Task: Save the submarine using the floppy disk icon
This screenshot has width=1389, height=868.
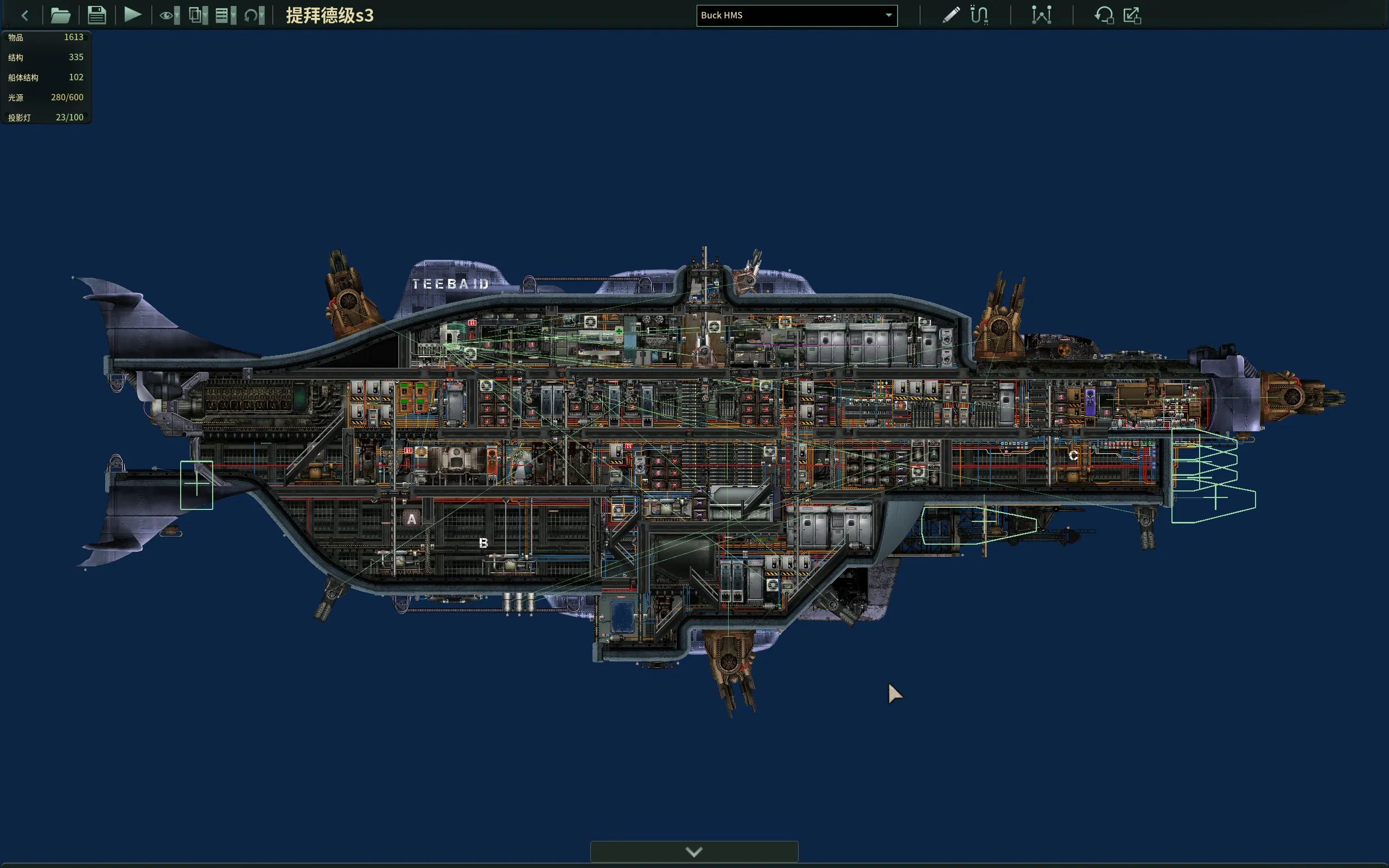Action: click(x=97, y=16)
